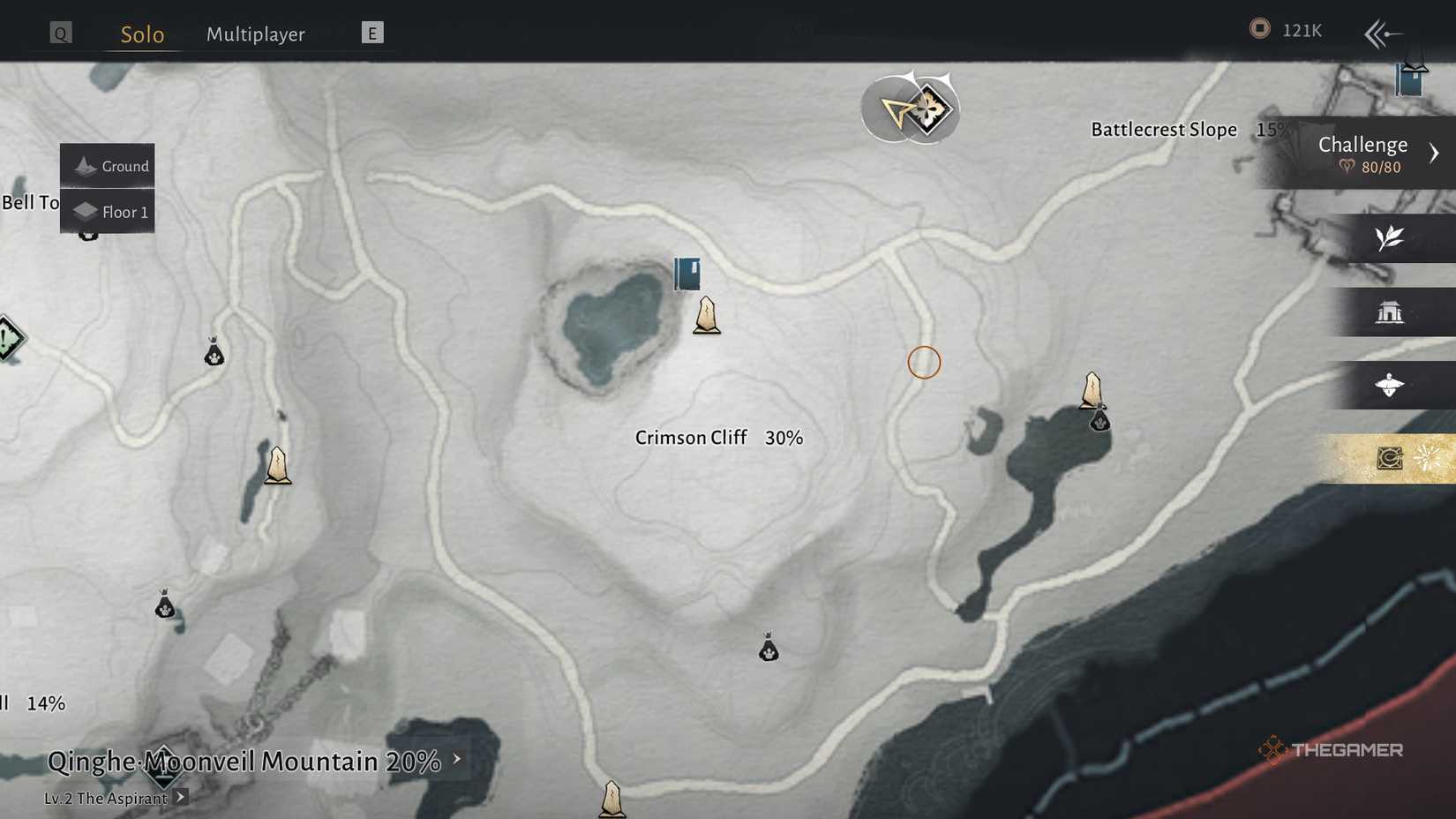This screenshot has height=819, width=1456.
Task: Click the Q search hotkey toggle
Action: click(x=59, y=32)
